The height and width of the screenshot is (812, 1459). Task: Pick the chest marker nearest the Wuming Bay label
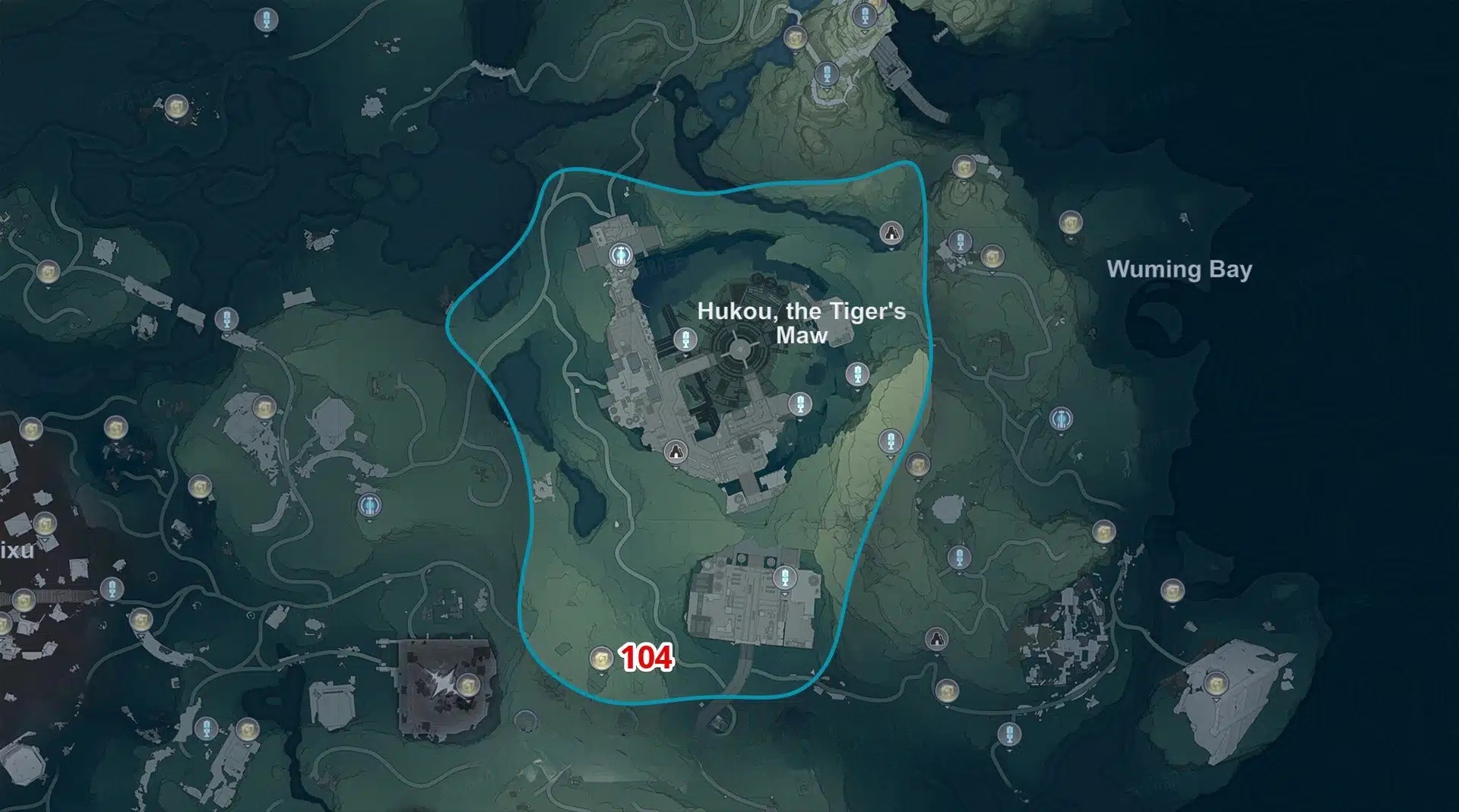pos(1070,223)
